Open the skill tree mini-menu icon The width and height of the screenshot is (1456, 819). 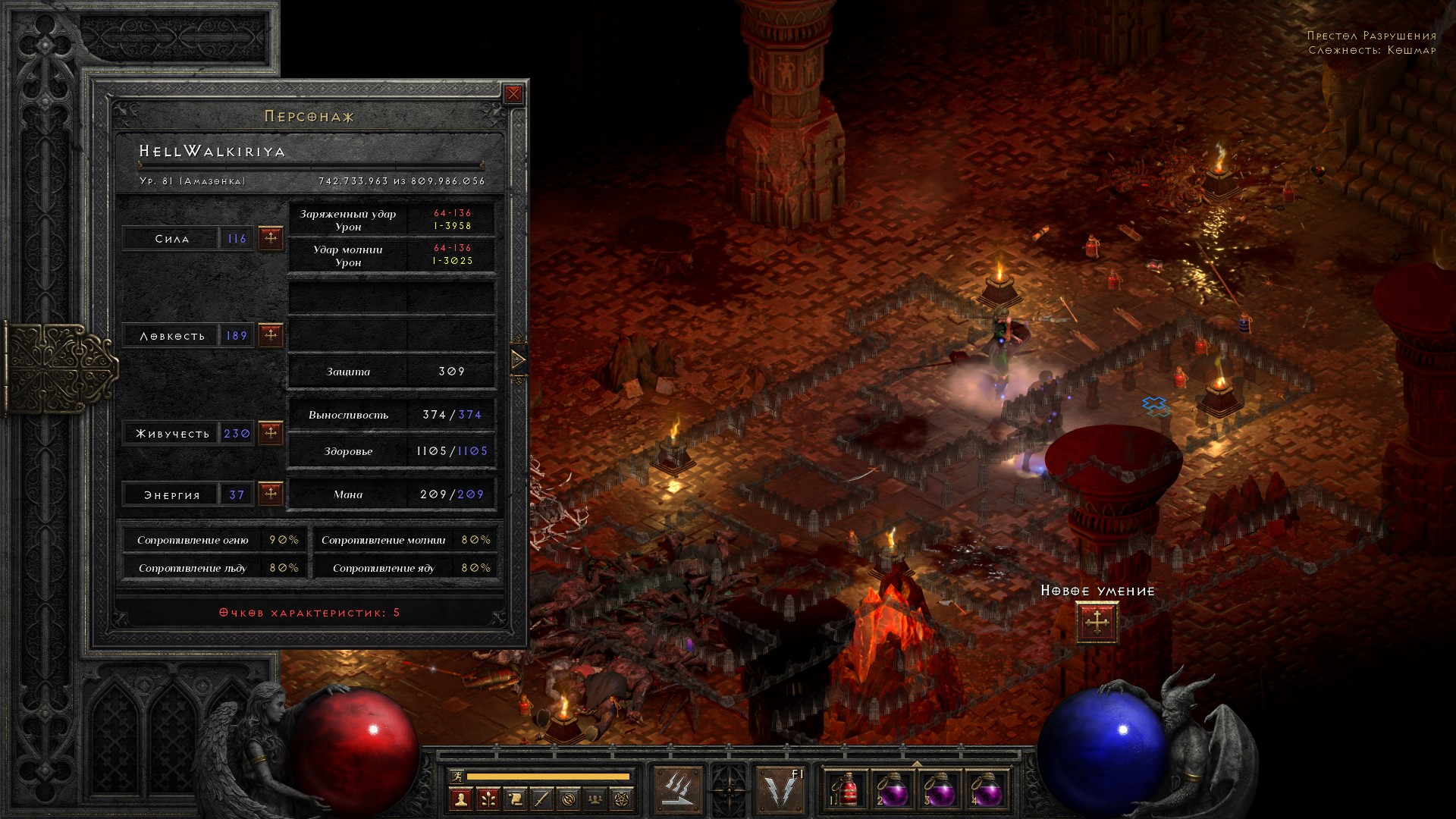(x=488, y=799)
